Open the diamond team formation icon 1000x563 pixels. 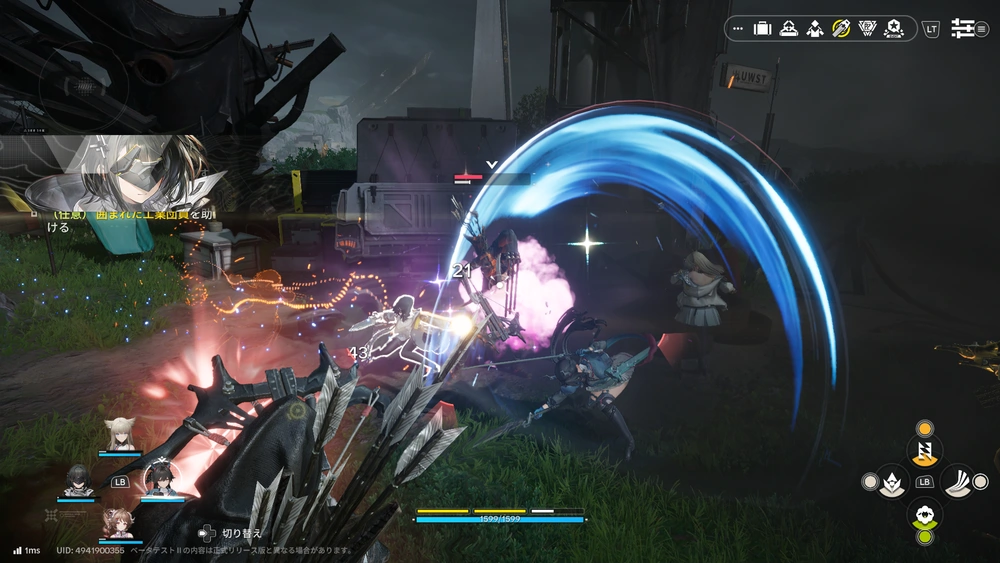[814, 29]
